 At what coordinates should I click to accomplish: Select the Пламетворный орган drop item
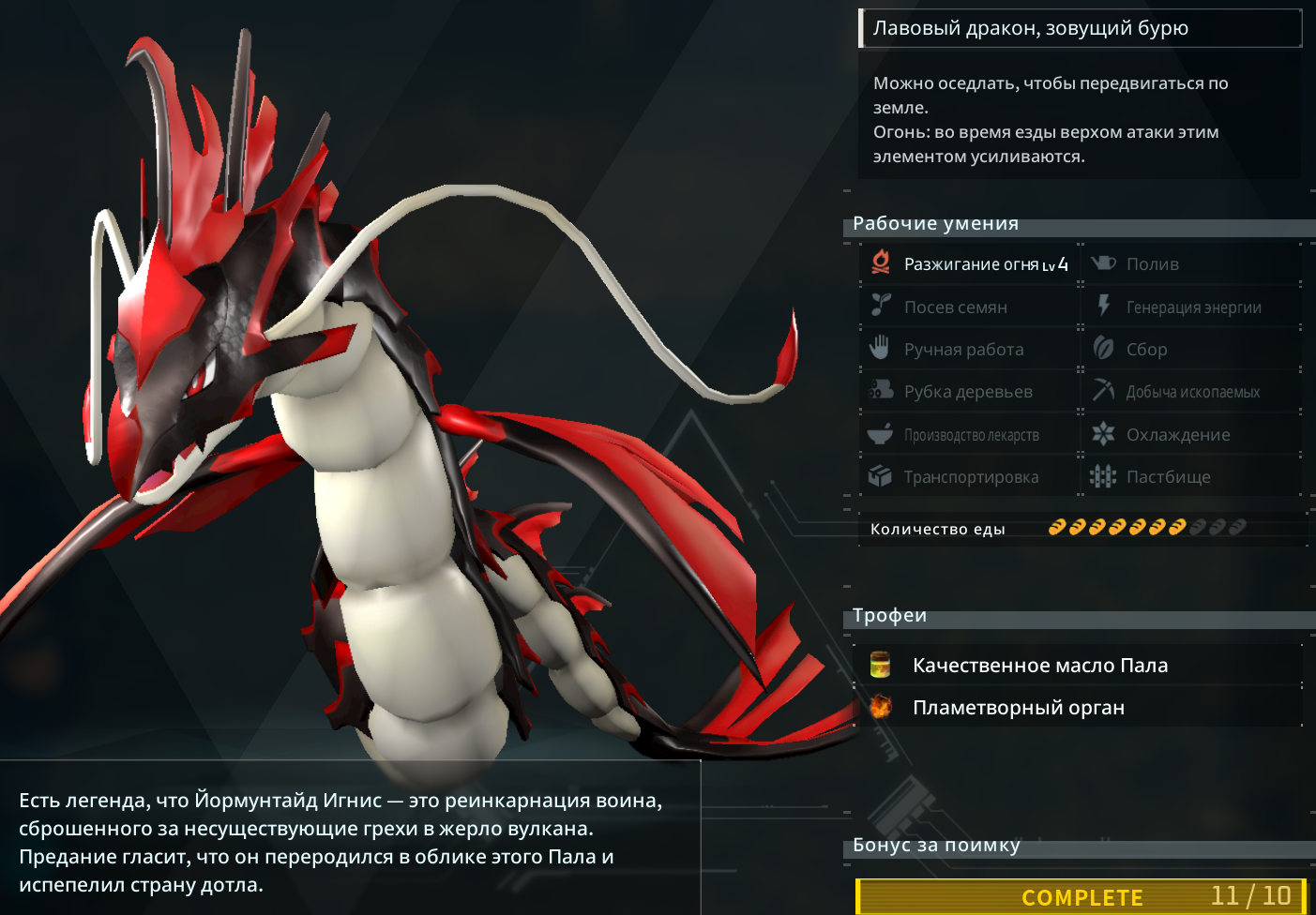click(1018, 708)
